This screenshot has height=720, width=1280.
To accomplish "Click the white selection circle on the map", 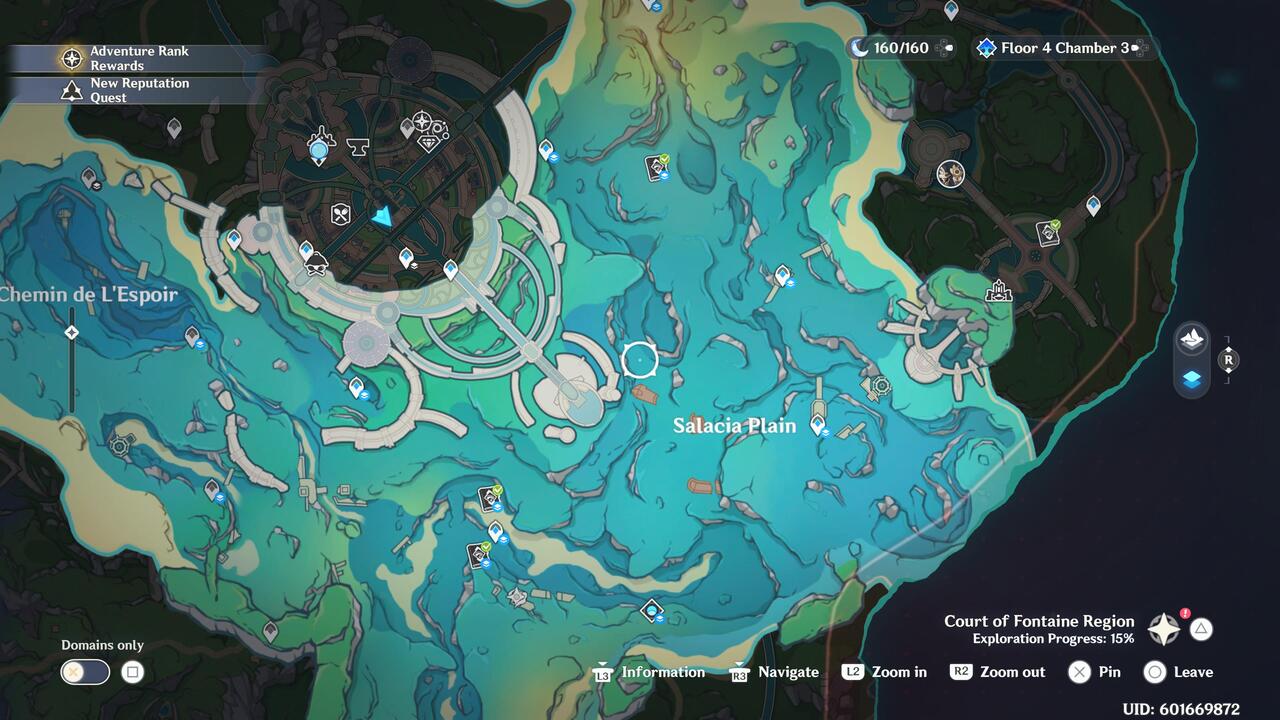I will click(x=640, y=358).
